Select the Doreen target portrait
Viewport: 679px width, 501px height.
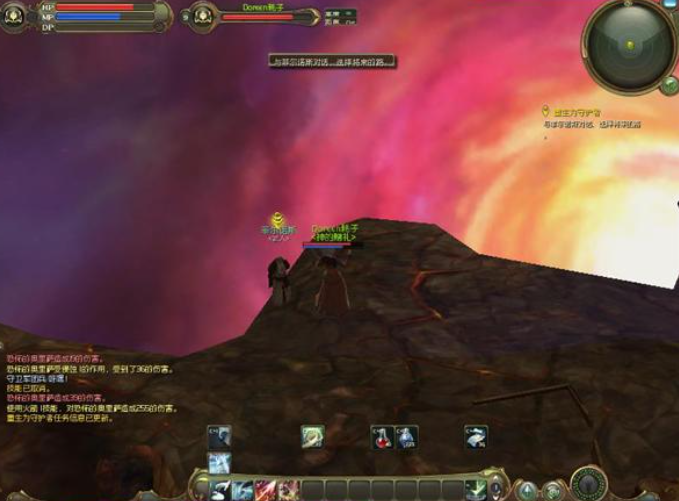(x=202, y=15)
